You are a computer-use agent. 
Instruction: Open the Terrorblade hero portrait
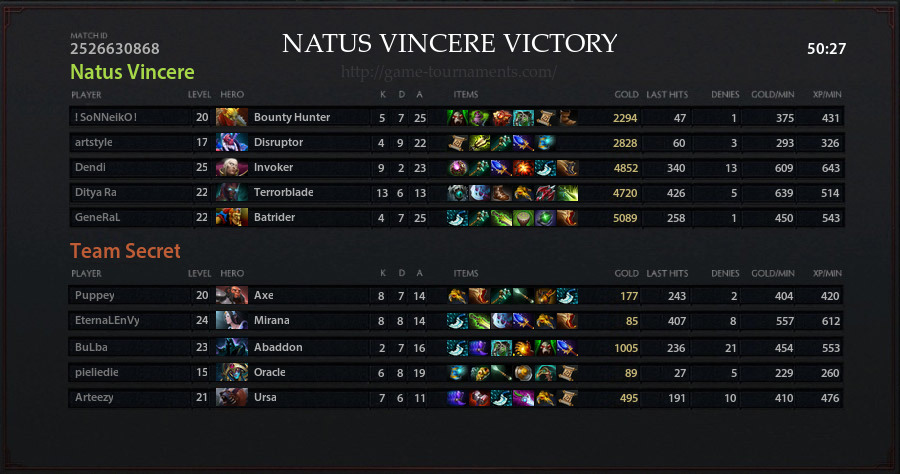pyautogui.click(x=232, y=192)
